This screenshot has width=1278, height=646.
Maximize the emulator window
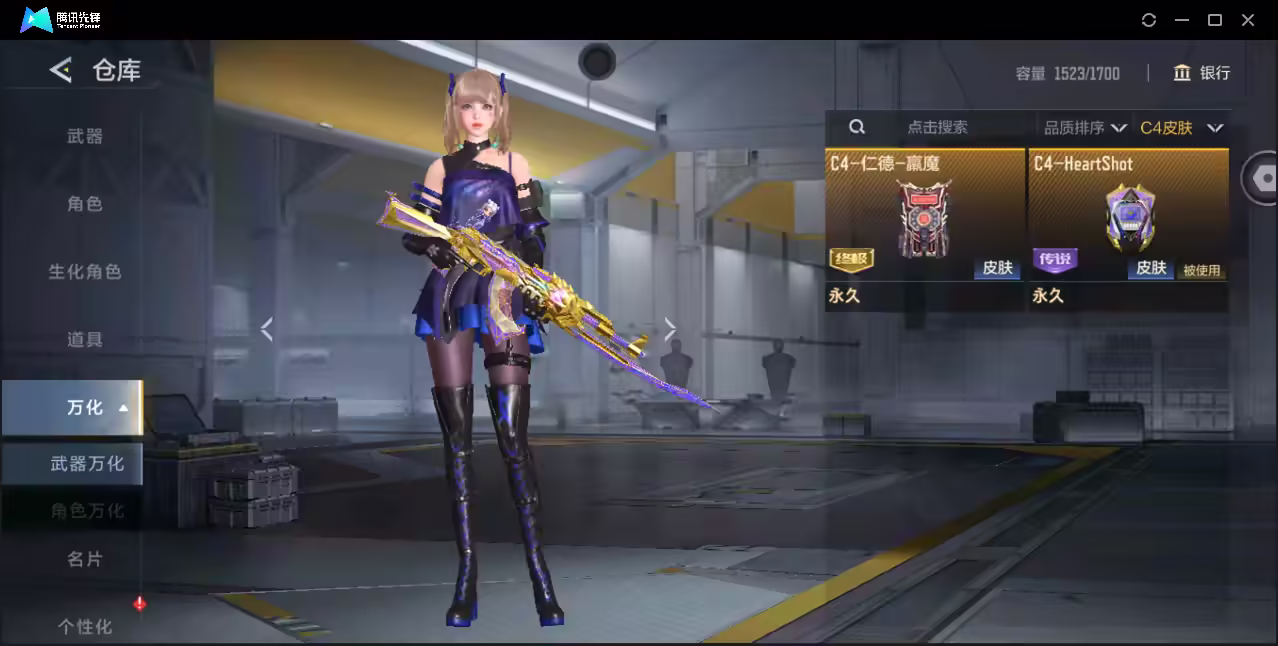click(x=1215, y=20)
